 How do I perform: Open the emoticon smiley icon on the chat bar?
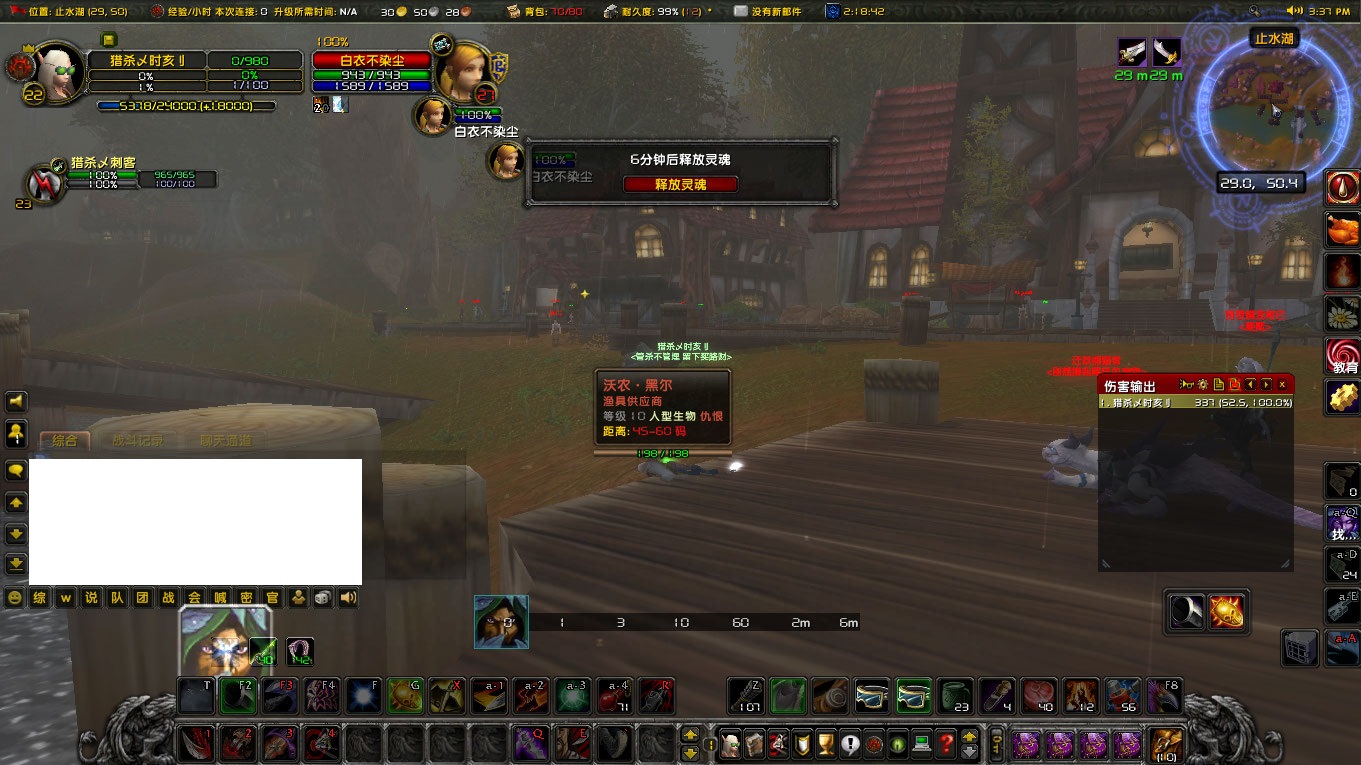15,597
